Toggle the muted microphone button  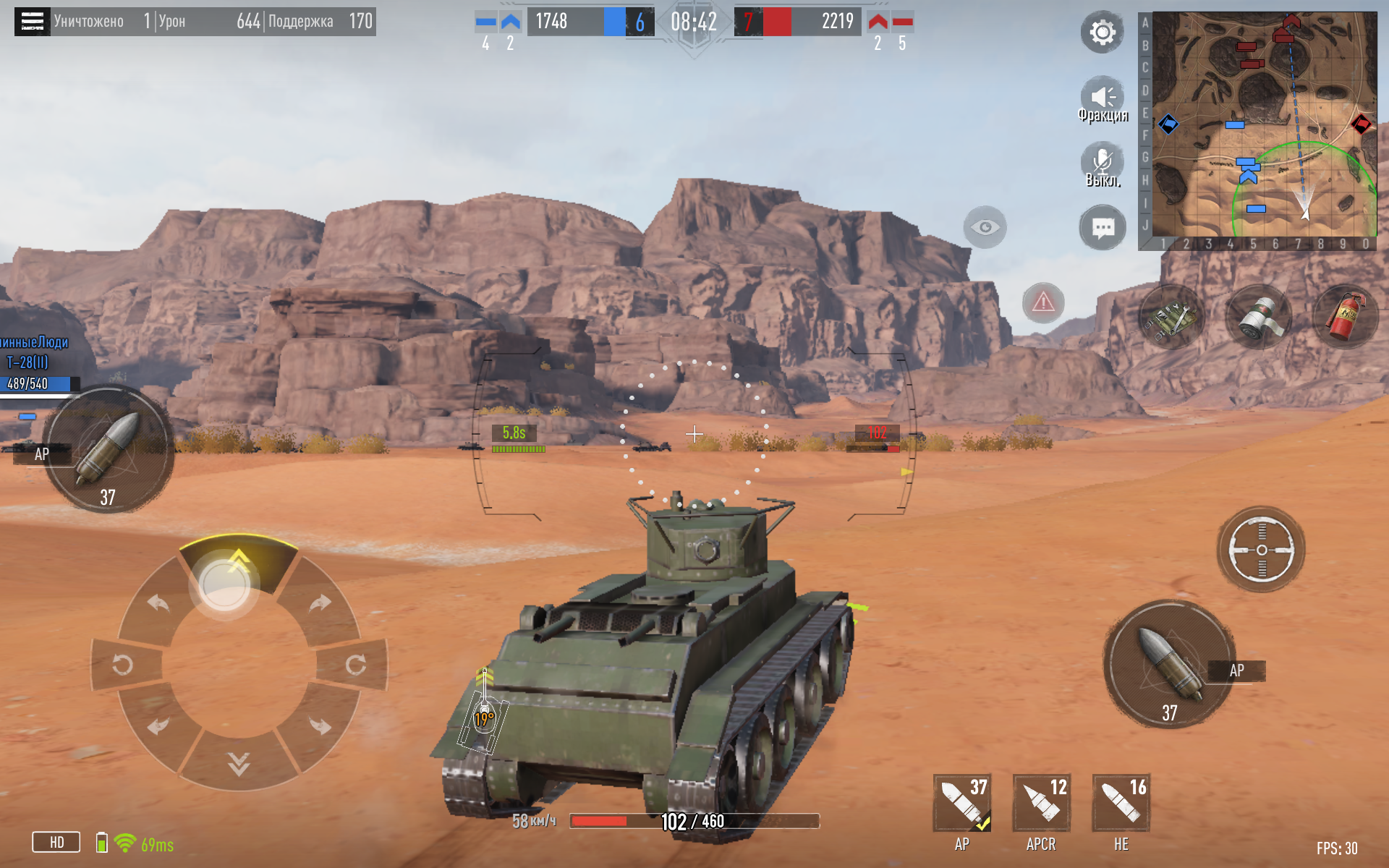[1102, 163]
